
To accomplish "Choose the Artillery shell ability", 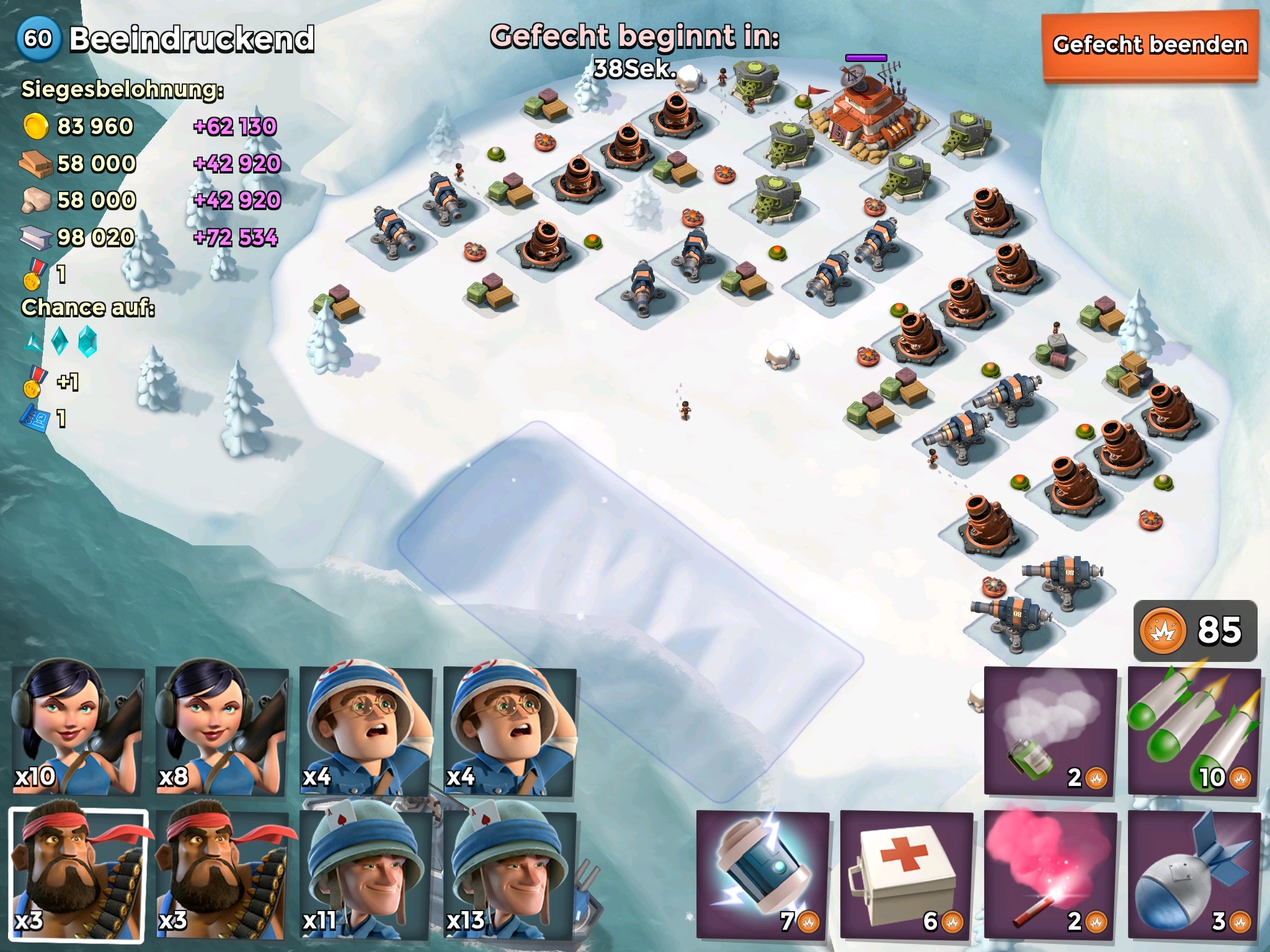I will coord(1194,875).
